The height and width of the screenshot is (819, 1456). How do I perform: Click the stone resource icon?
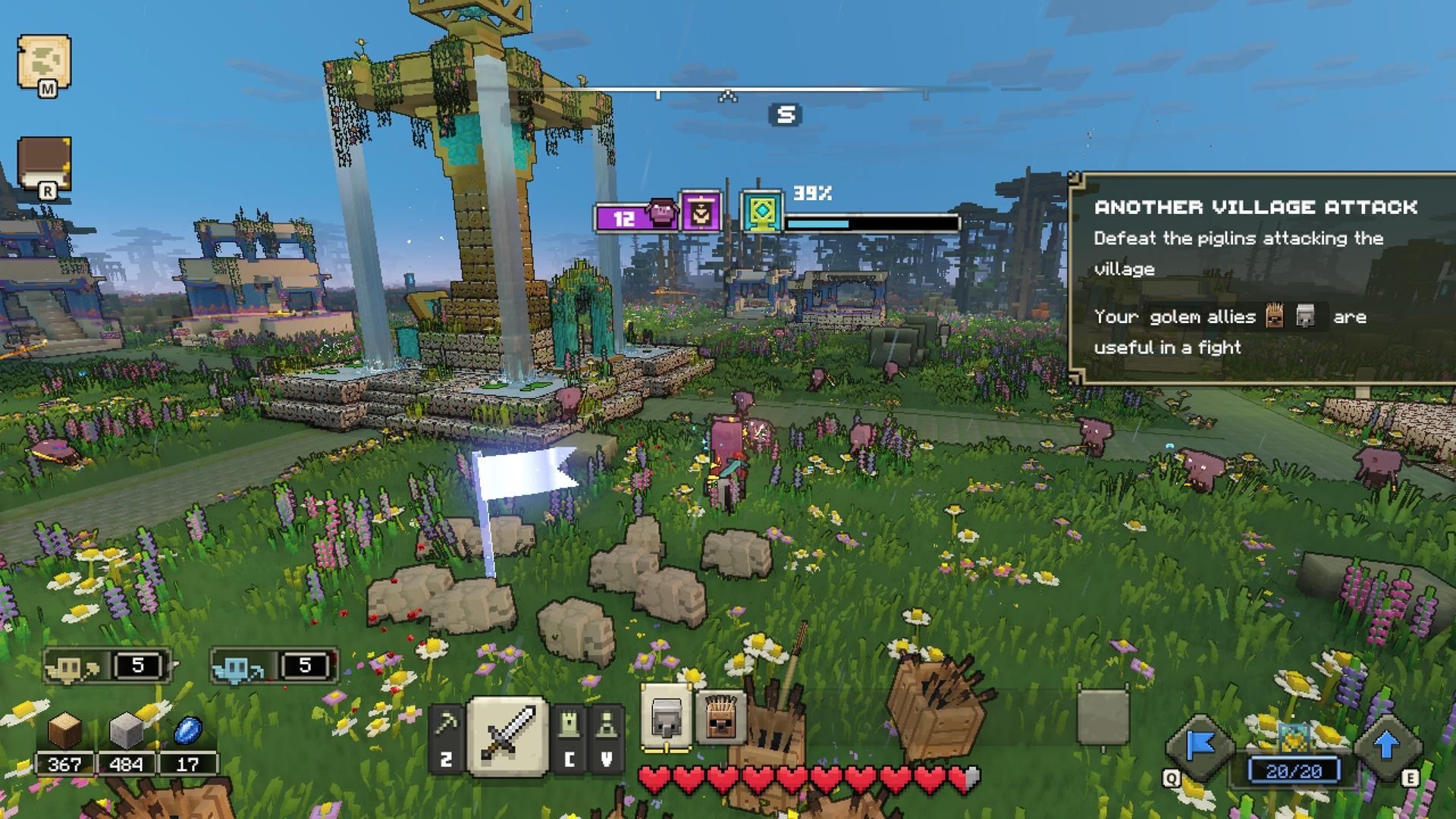126,731
